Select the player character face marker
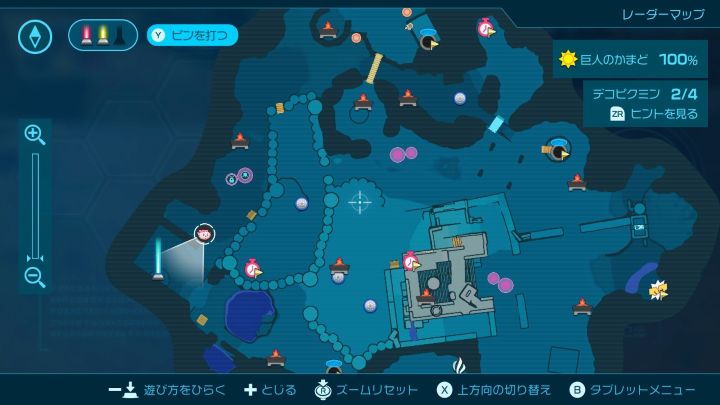Screen dimensions: 720x405 tap(204, 234)
